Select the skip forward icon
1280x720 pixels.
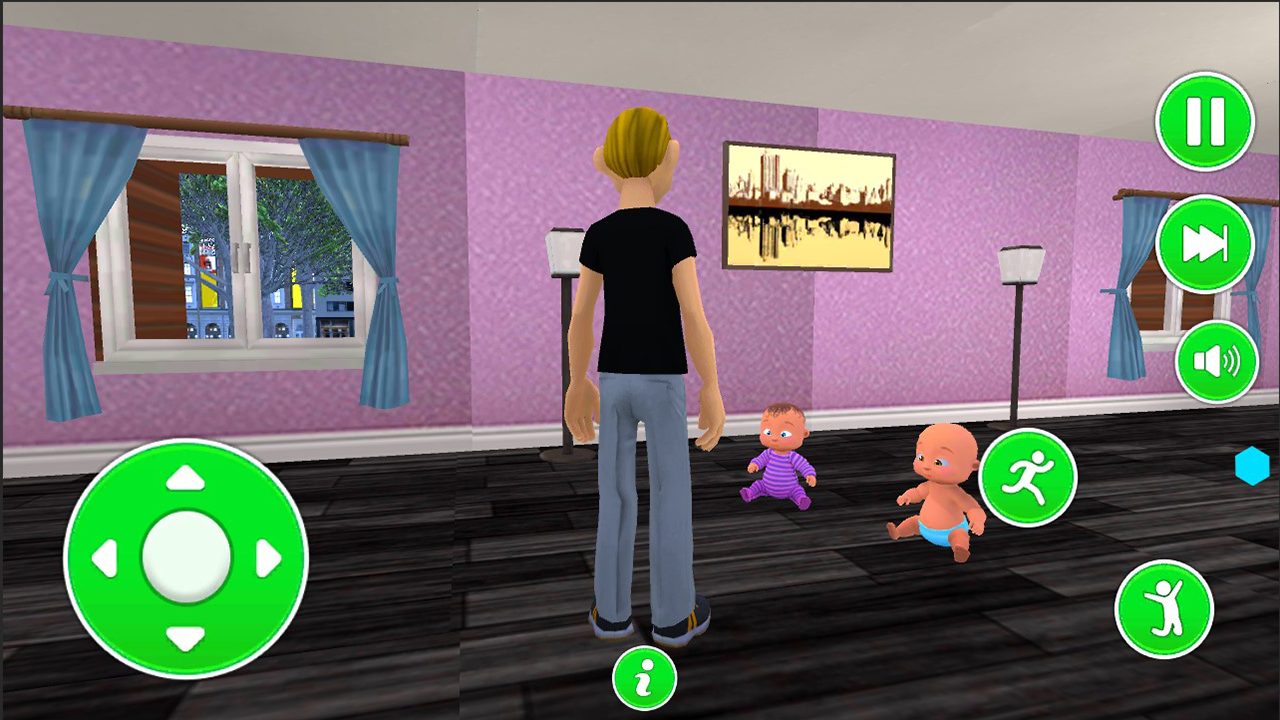[1204, 242]
